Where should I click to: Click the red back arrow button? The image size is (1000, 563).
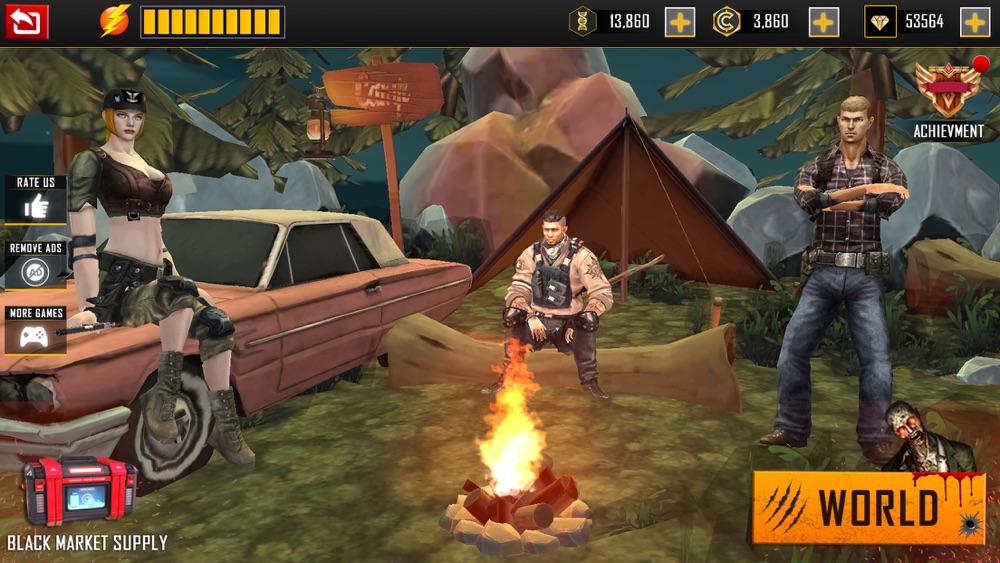coord(26,21)
